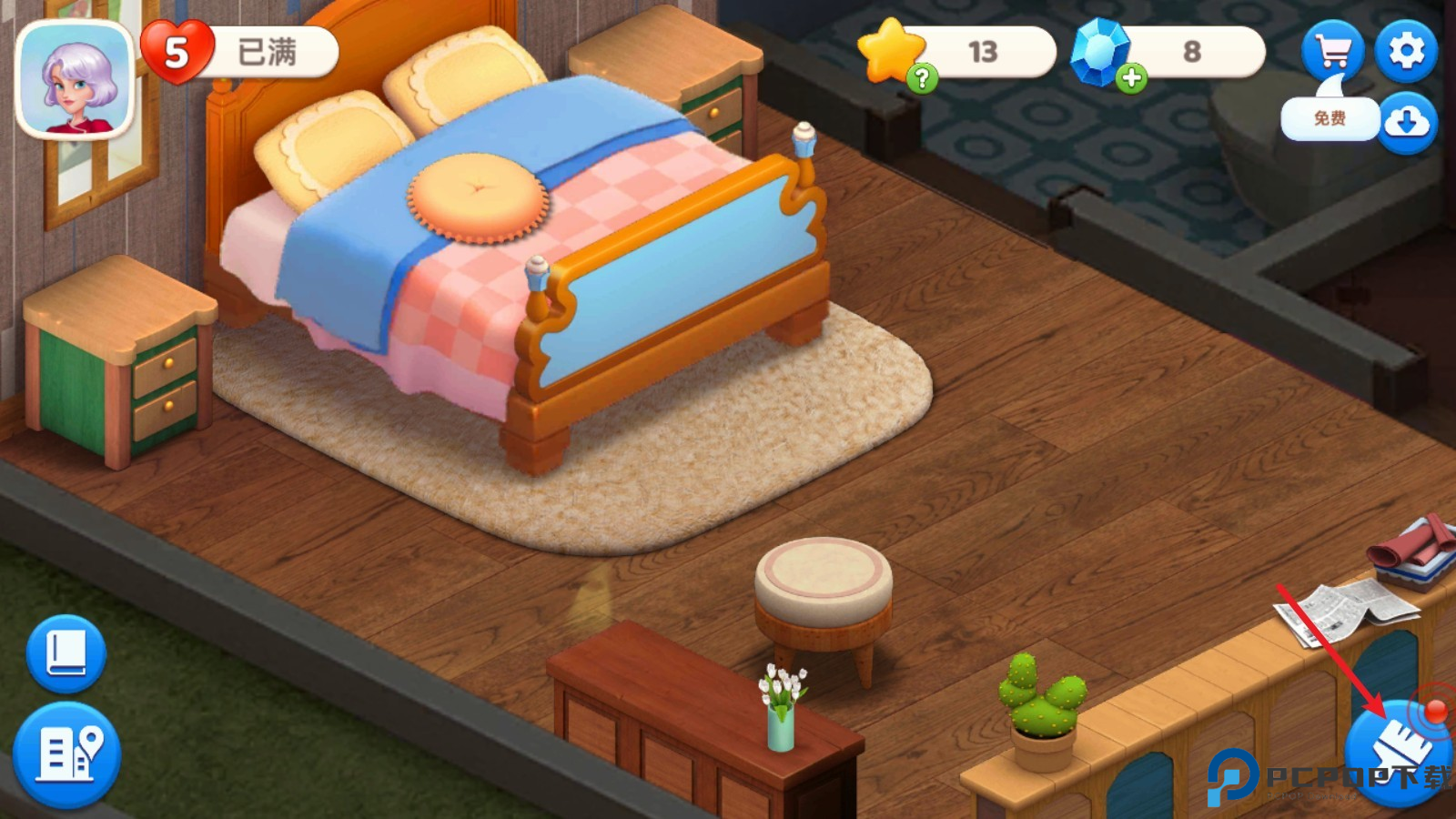Image resolution: width=1456 pixels, height=819 pixels.
Task: Add more blue gems with plus button
Action: 1131,78
